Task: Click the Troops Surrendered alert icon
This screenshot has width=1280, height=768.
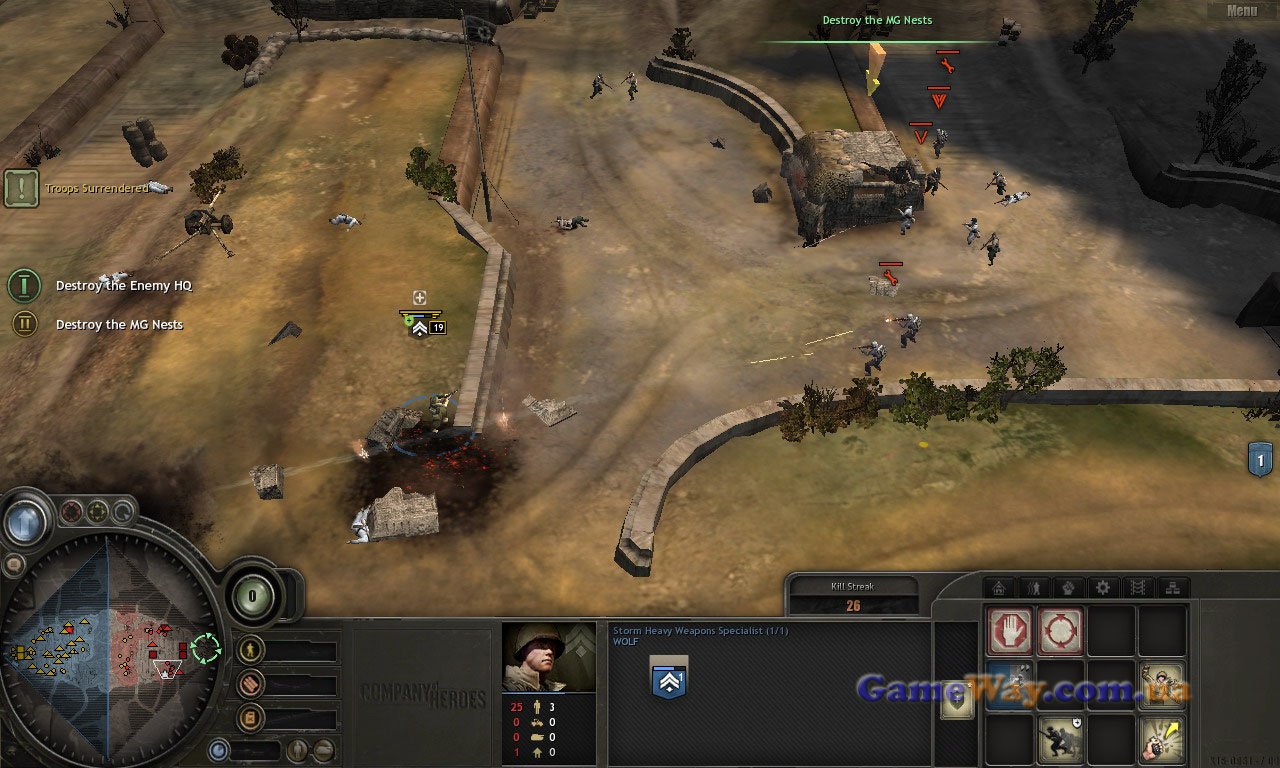Action: (21, 188)
